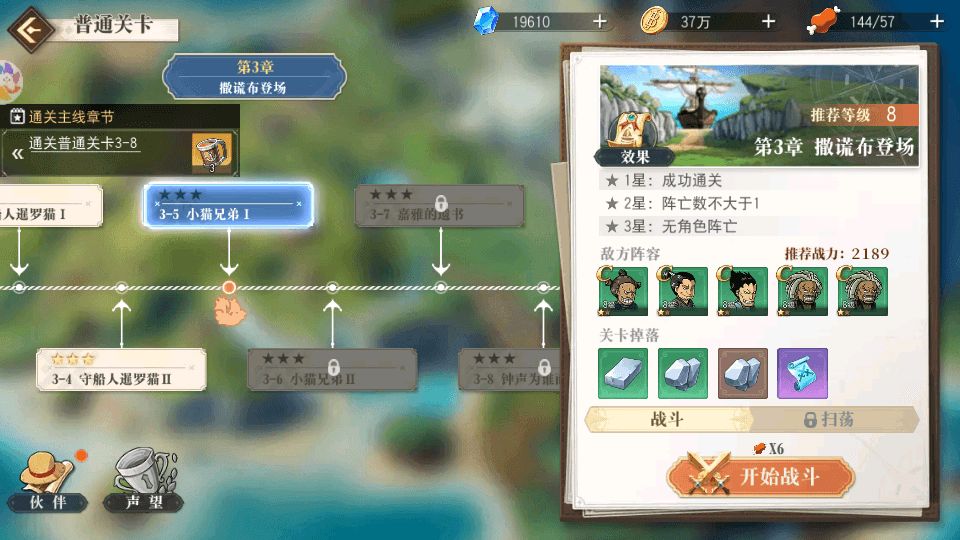Collapse the quest tracker with double-arrow

pyautogui.click(x=16, y=153)
